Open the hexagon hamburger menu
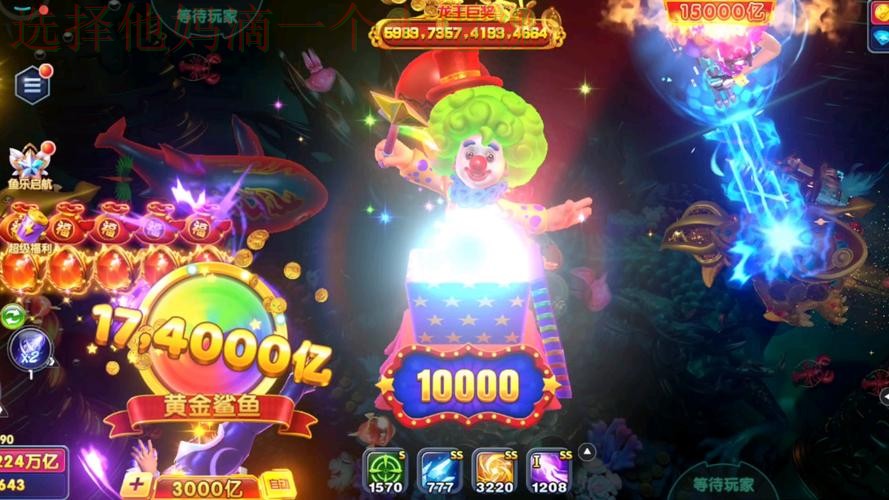The height and width of the screenshot is (500, 889). pos(33,85)
